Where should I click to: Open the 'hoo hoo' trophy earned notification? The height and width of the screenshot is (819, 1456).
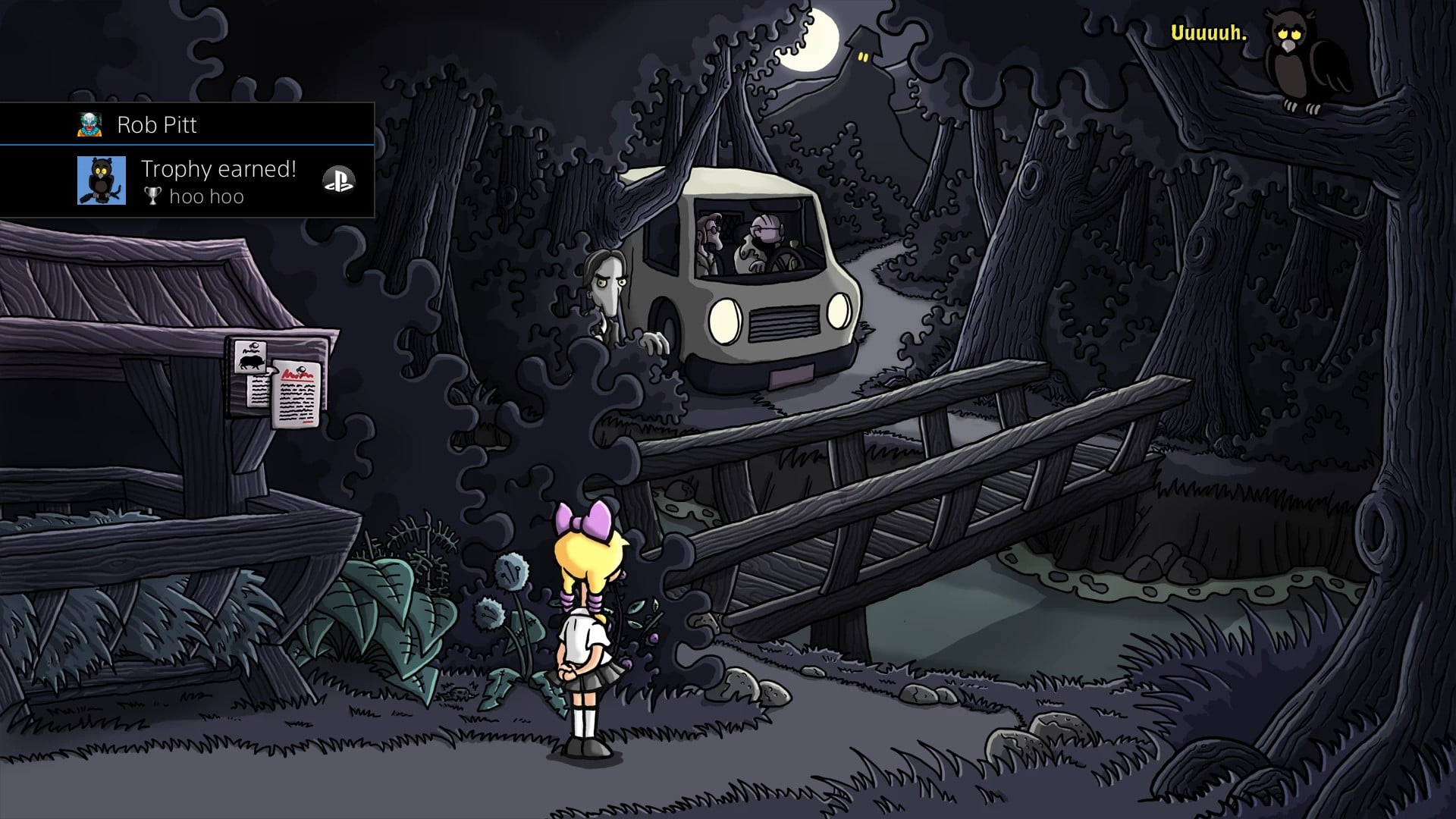point(218,182)
